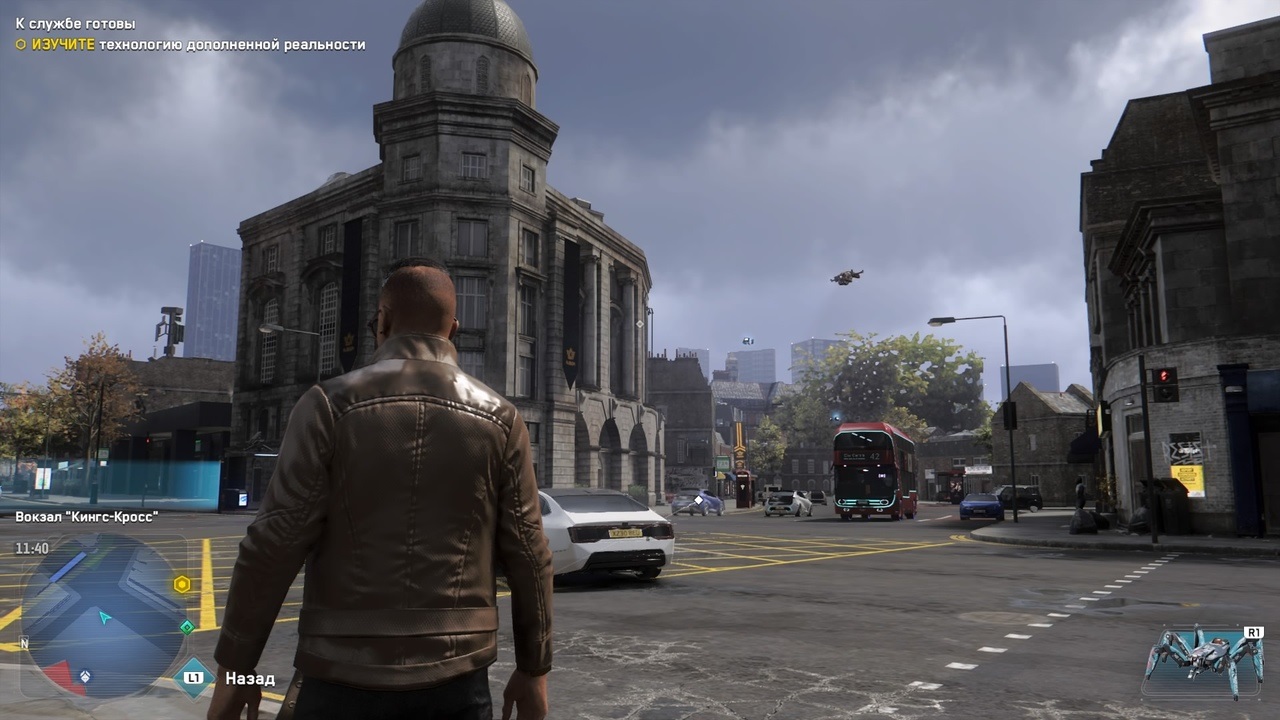Screen dimensions: 1280x720
Task: Select the augmented reality objective tracker
Action: pos(190,45)
